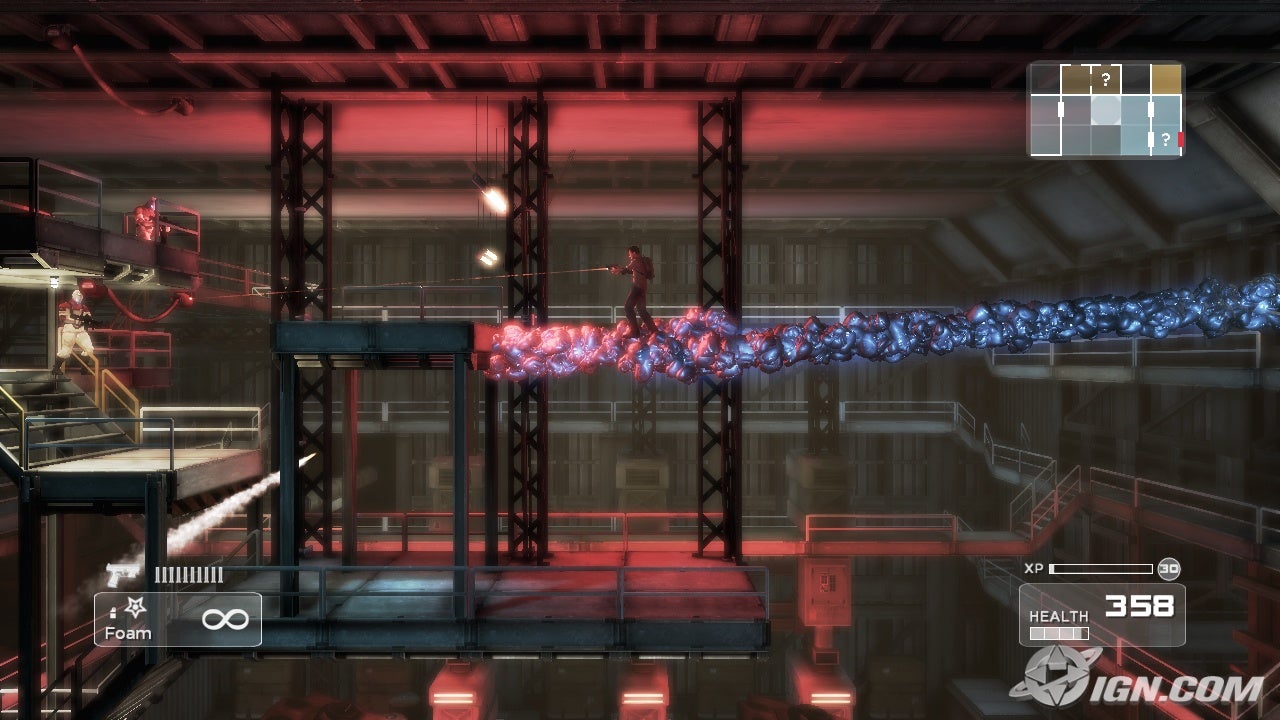Screen dimensions: 1280x720
Task: Open the room-grid minimap
Action: point(1106,110)
